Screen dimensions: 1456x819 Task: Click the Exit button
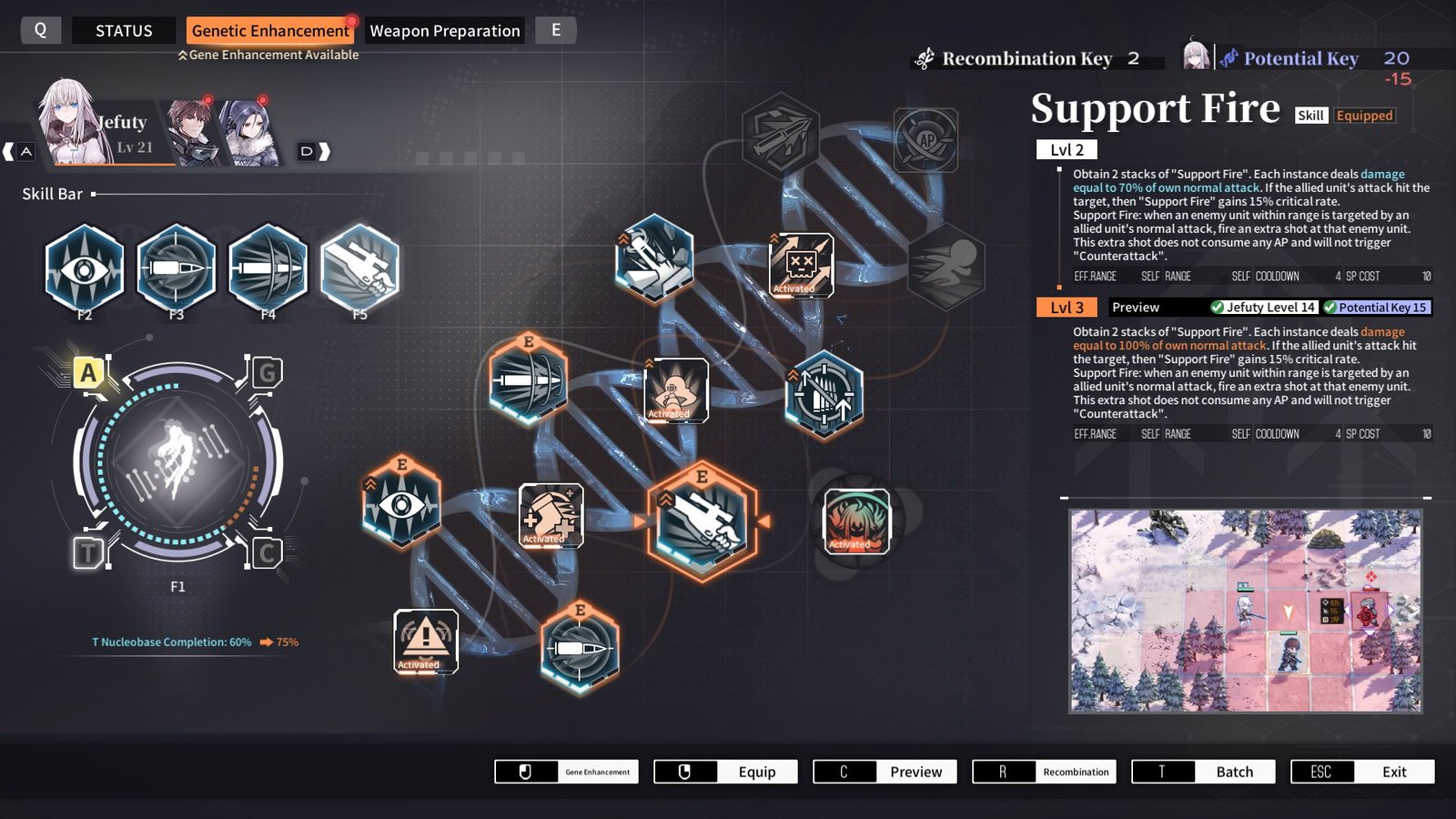coord(1361,771)
